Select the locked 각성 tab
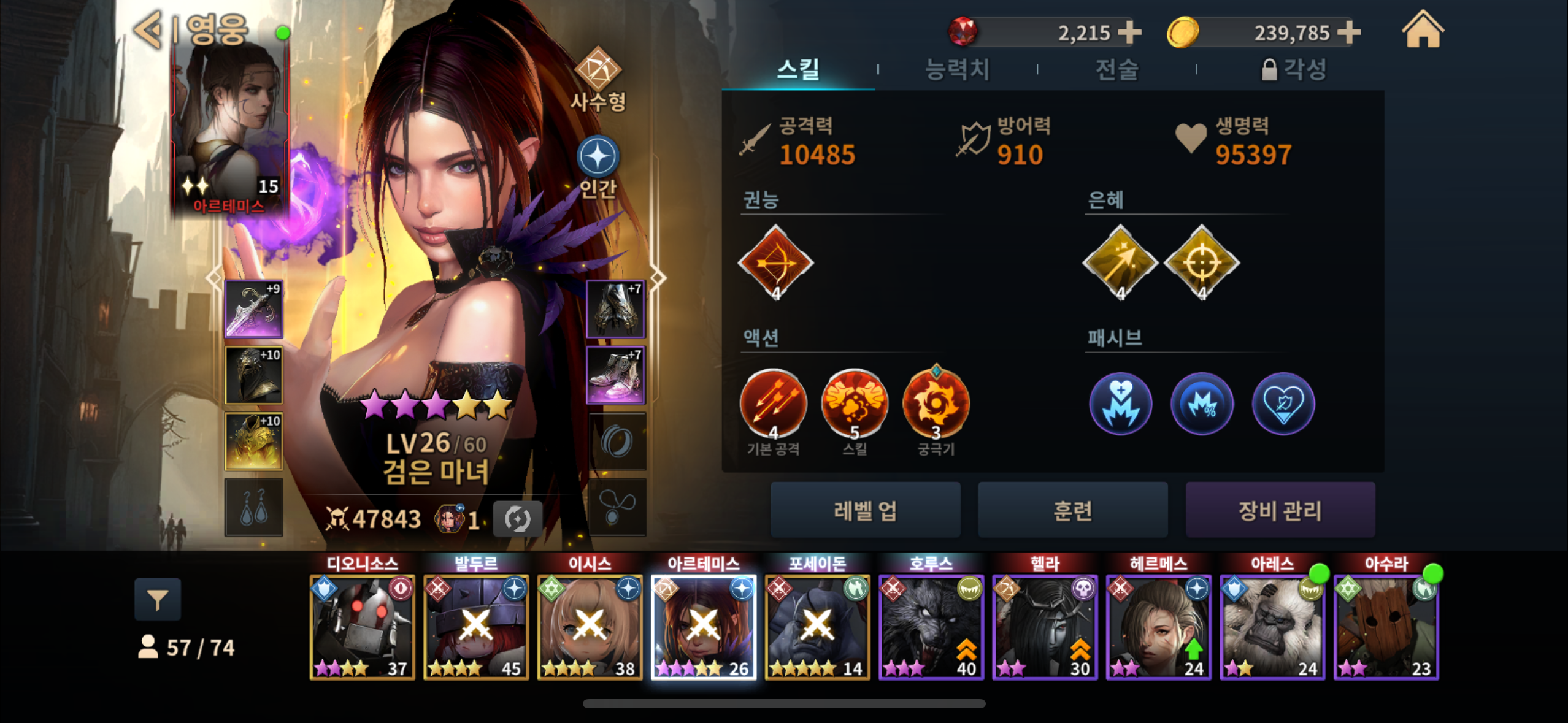Screen dimensions: 1568x723 [x=1294, y=69]
